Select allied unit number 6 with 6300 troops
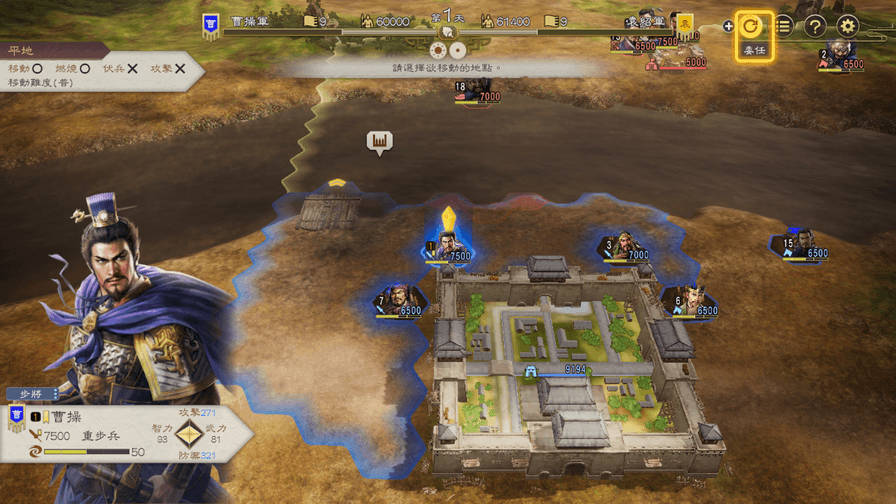Viewport: 896px width, 504px height. click(690, 300)
